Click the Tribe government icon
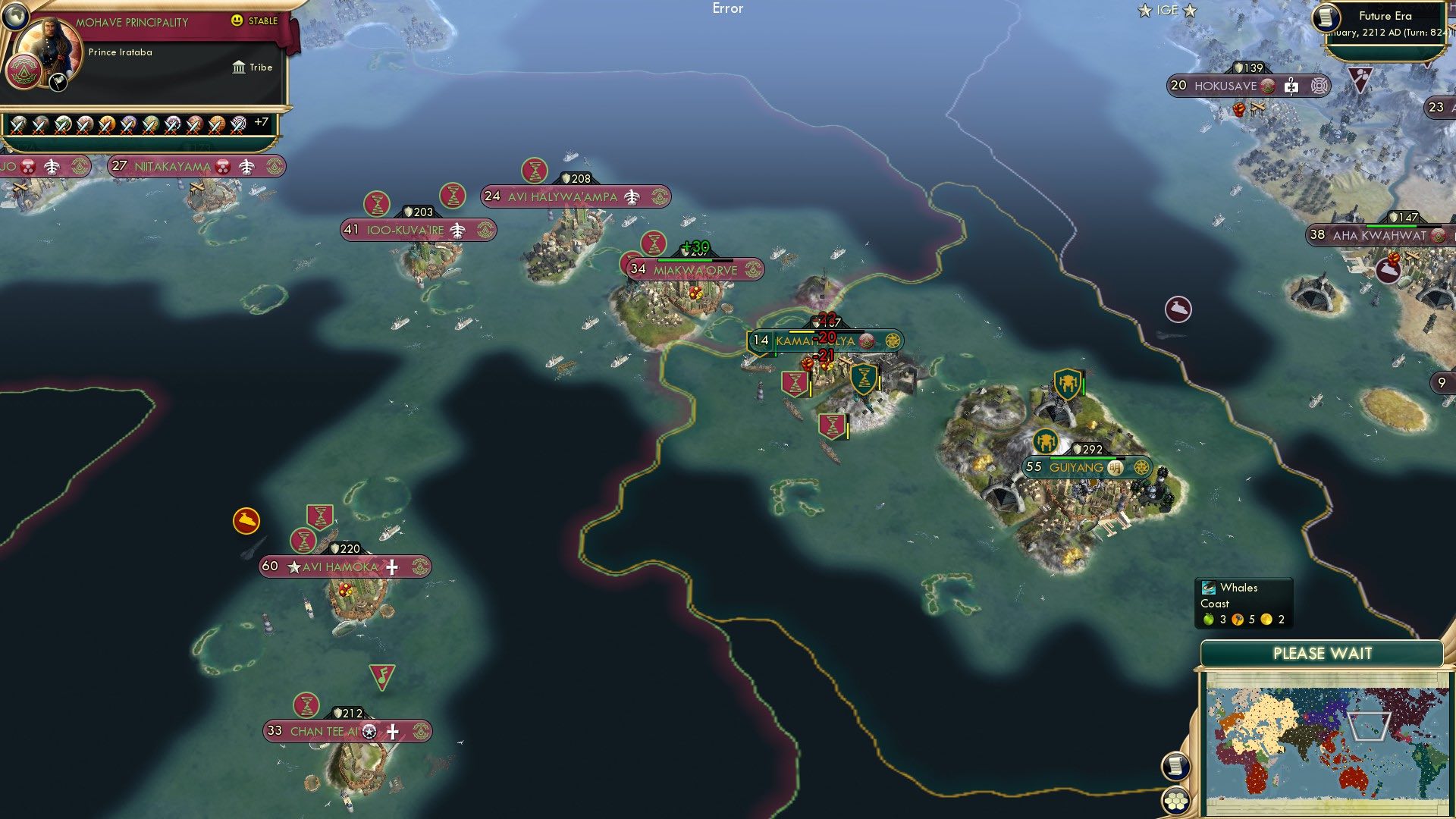 [238, 67]
